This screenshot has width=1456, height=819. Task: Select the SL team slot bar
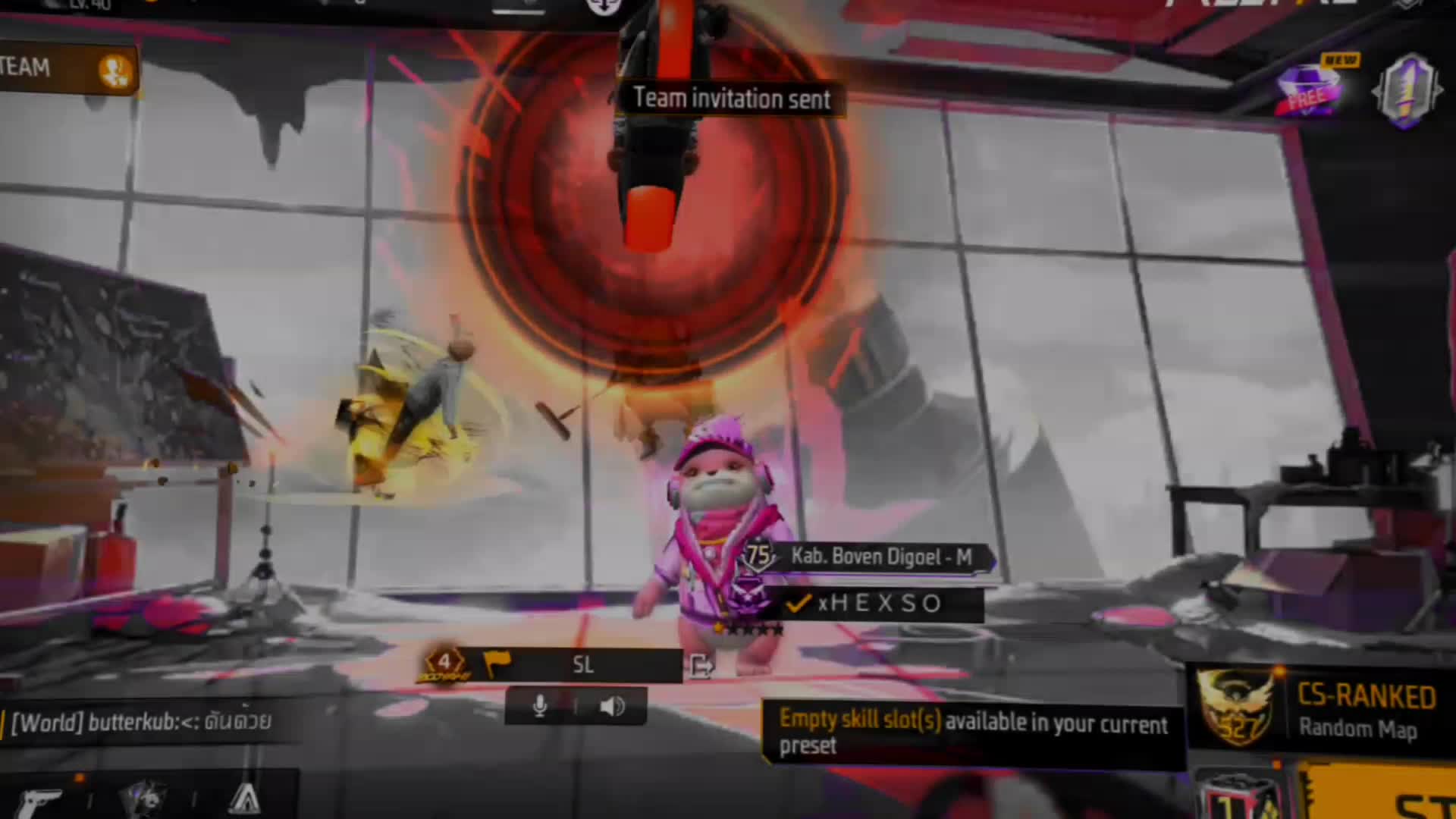click(x=582, y=665)
